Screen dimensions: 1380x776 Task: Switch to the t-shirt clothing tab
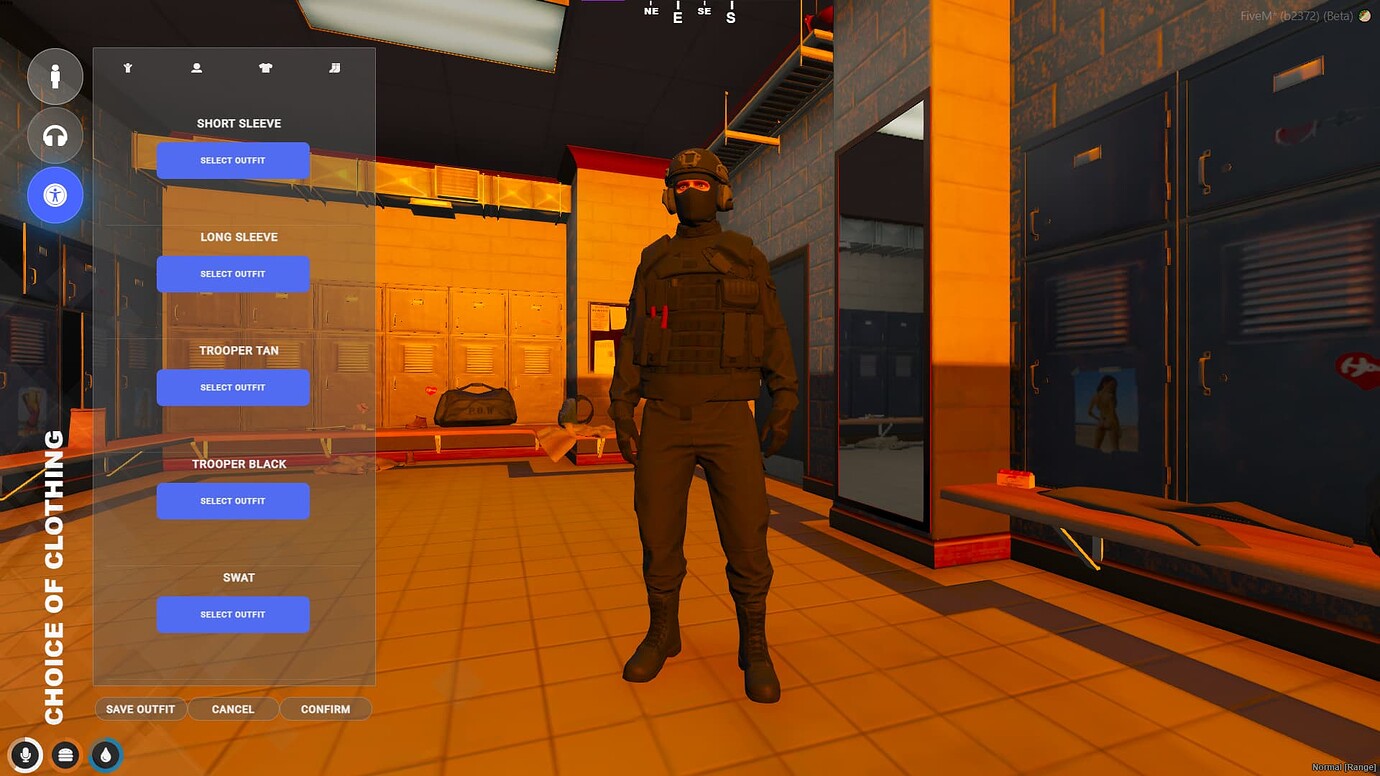coord(265,67)
